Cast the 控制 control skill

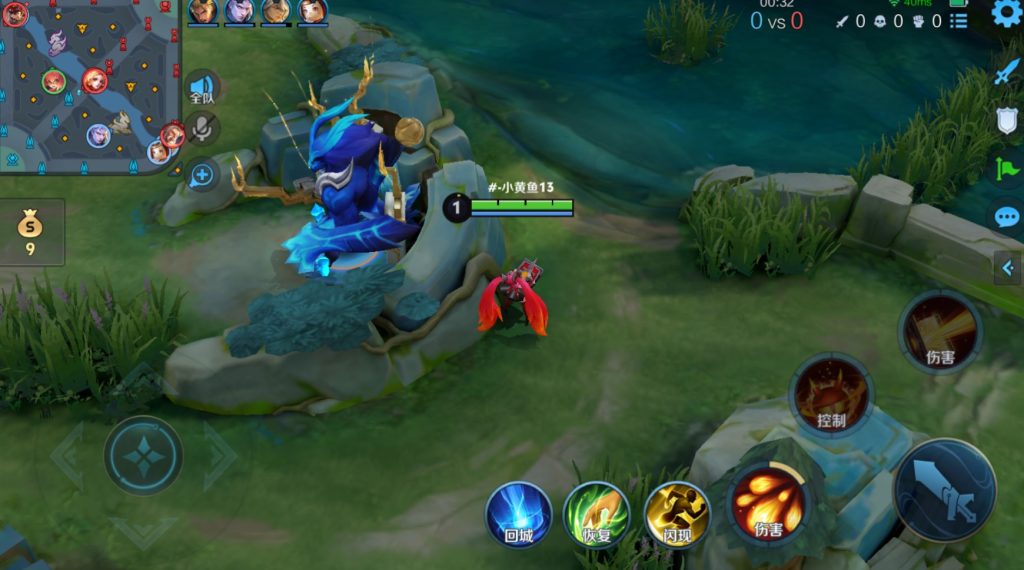click(831, 394)
